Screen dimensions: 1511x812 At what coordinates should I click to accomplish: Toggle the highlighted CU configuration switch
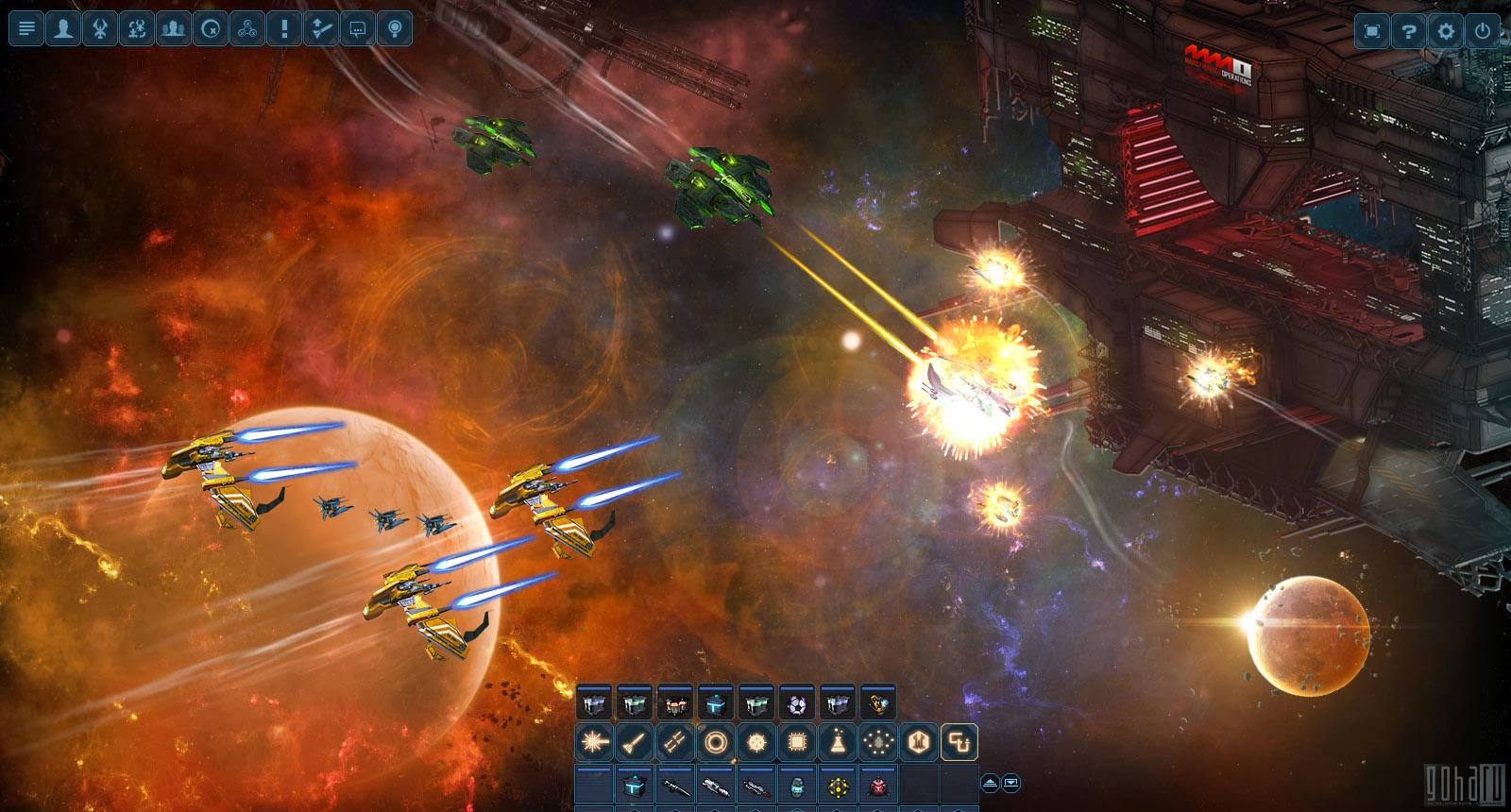(x=958, y=742)
